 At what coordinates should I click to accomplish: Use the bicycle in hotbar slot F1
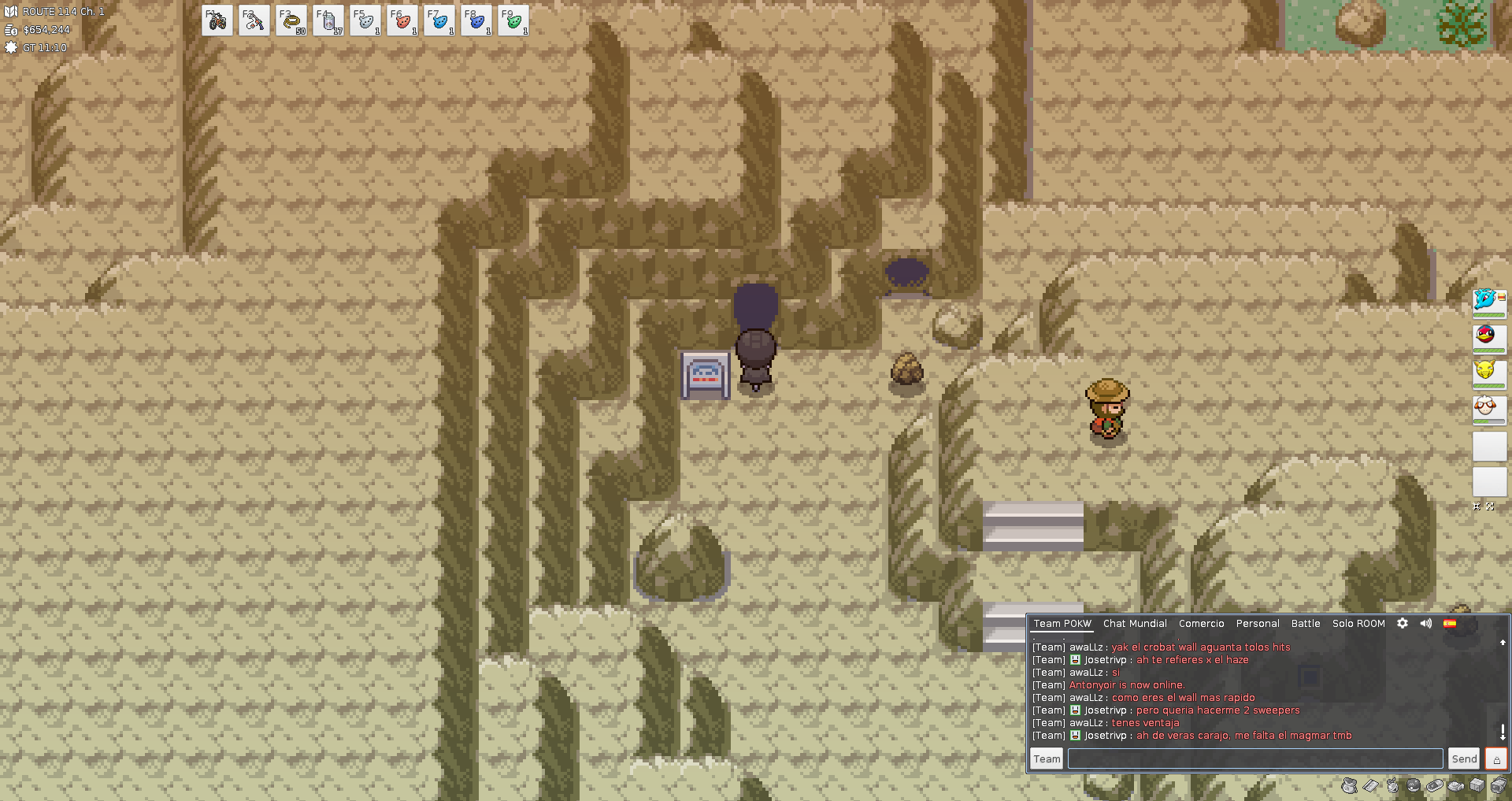[217, 21]
